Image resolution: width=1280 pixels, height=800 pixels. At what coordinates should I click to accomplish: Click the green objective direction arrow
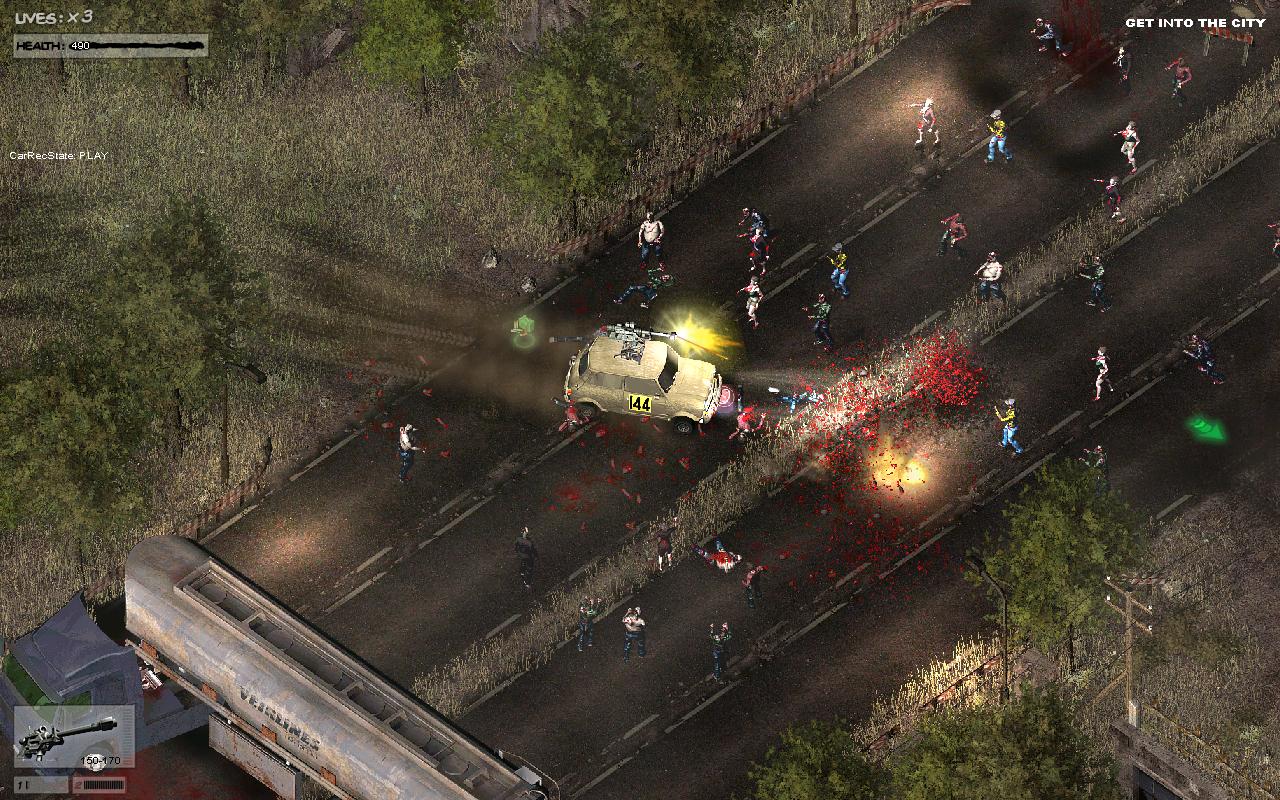(1207, 429)
